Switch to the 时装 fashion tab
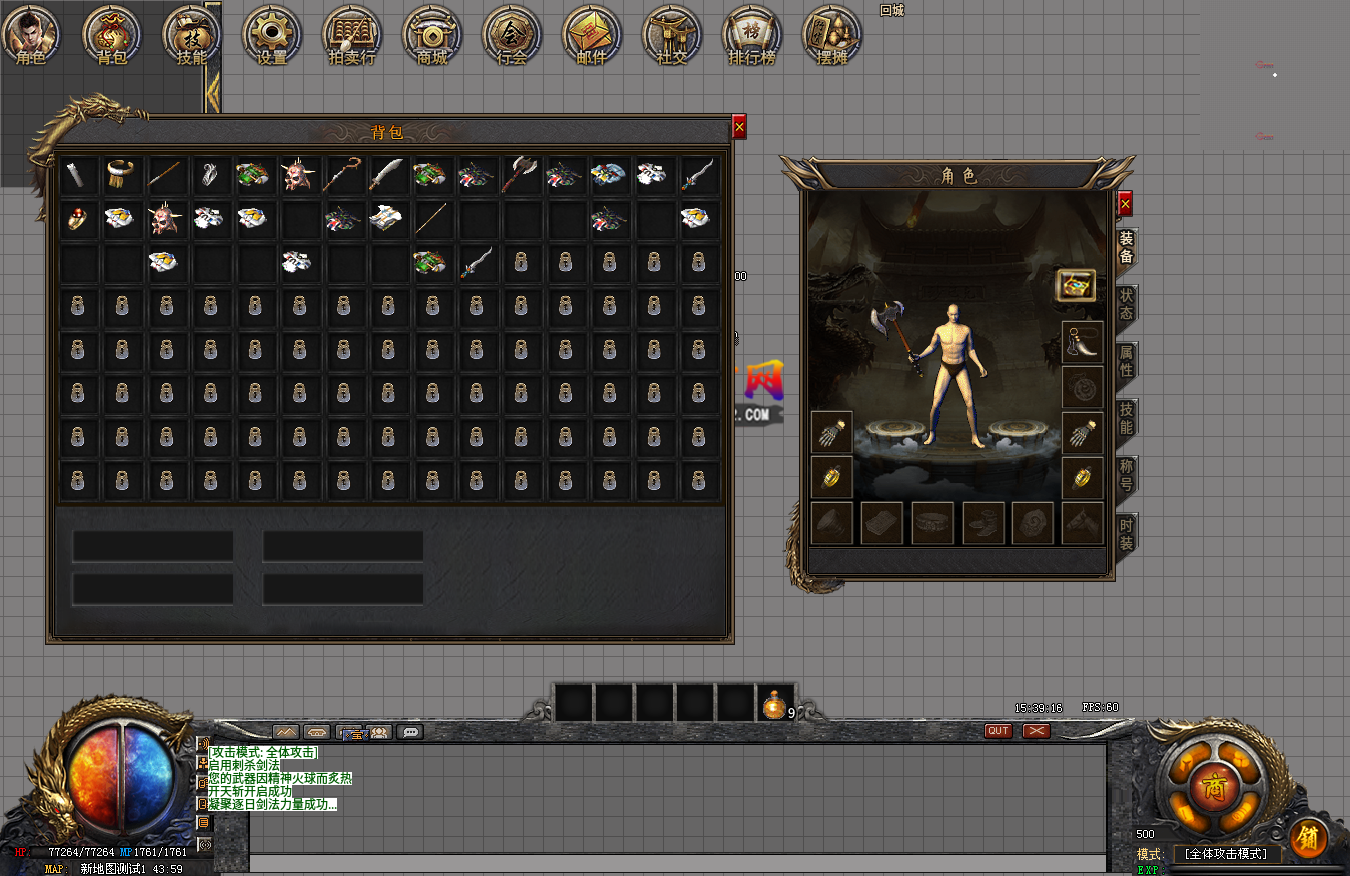This screenshot has height=876, width=1350. pos(1126,533)
